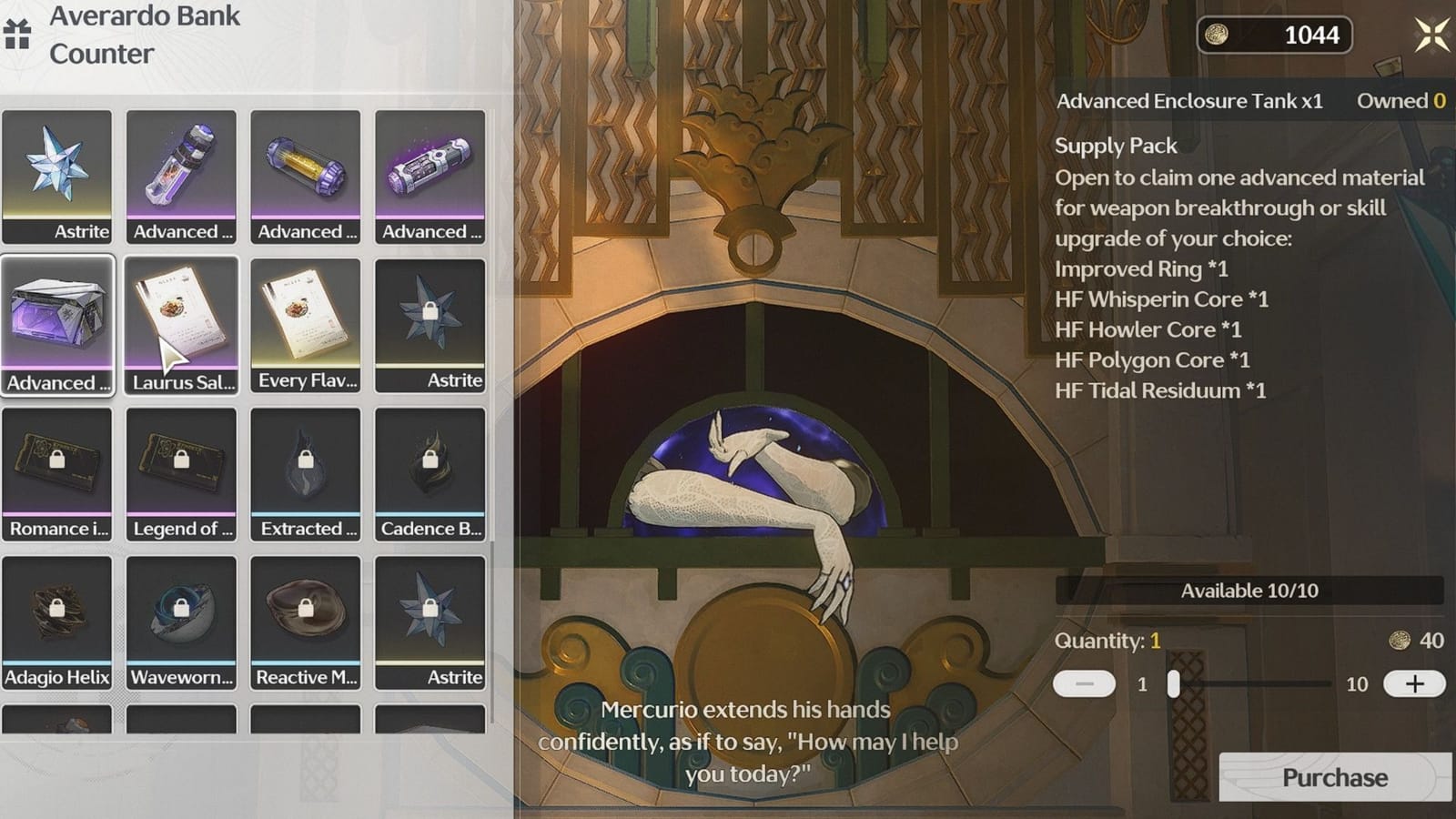Screen dimensions: 1456x819
Task: Select the Legend of book item
Action: coord(181,473)
